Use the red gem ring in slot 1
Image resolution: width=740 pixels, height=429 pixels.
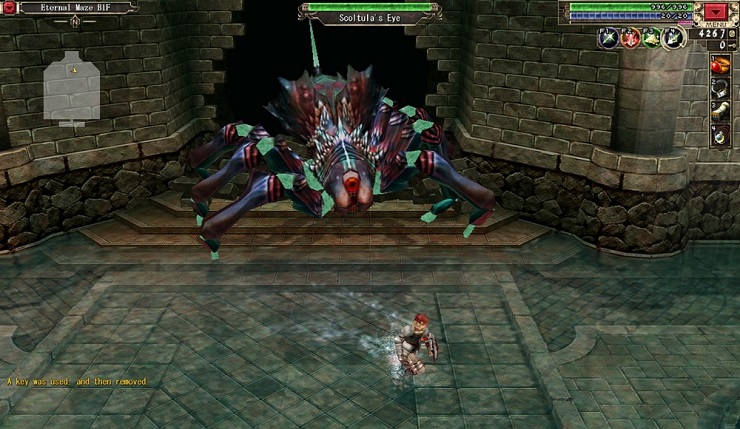click(x=719, y=65)
